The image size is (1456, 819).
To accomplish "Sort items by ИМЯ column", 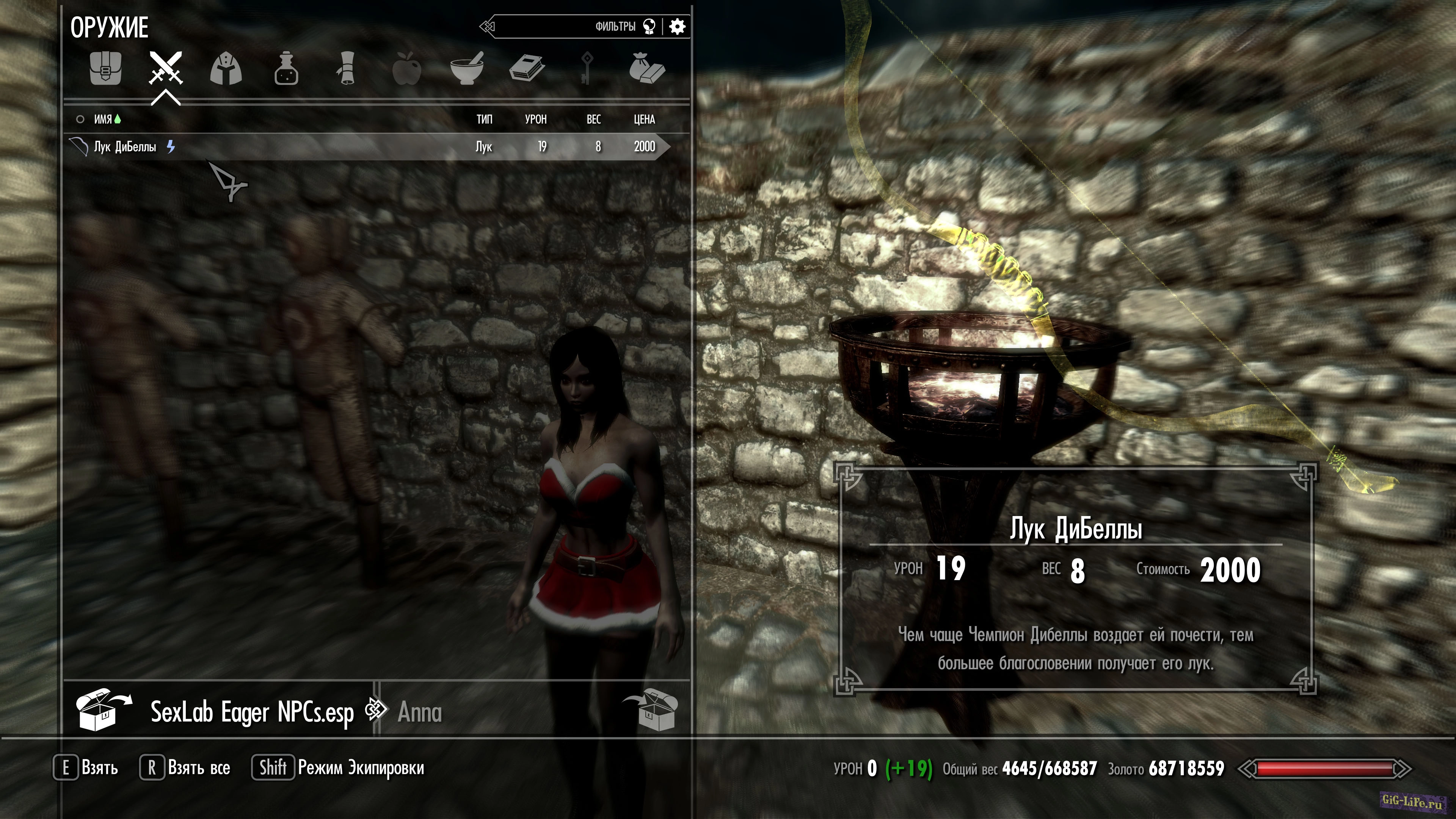I will click(x=103, y=119).
